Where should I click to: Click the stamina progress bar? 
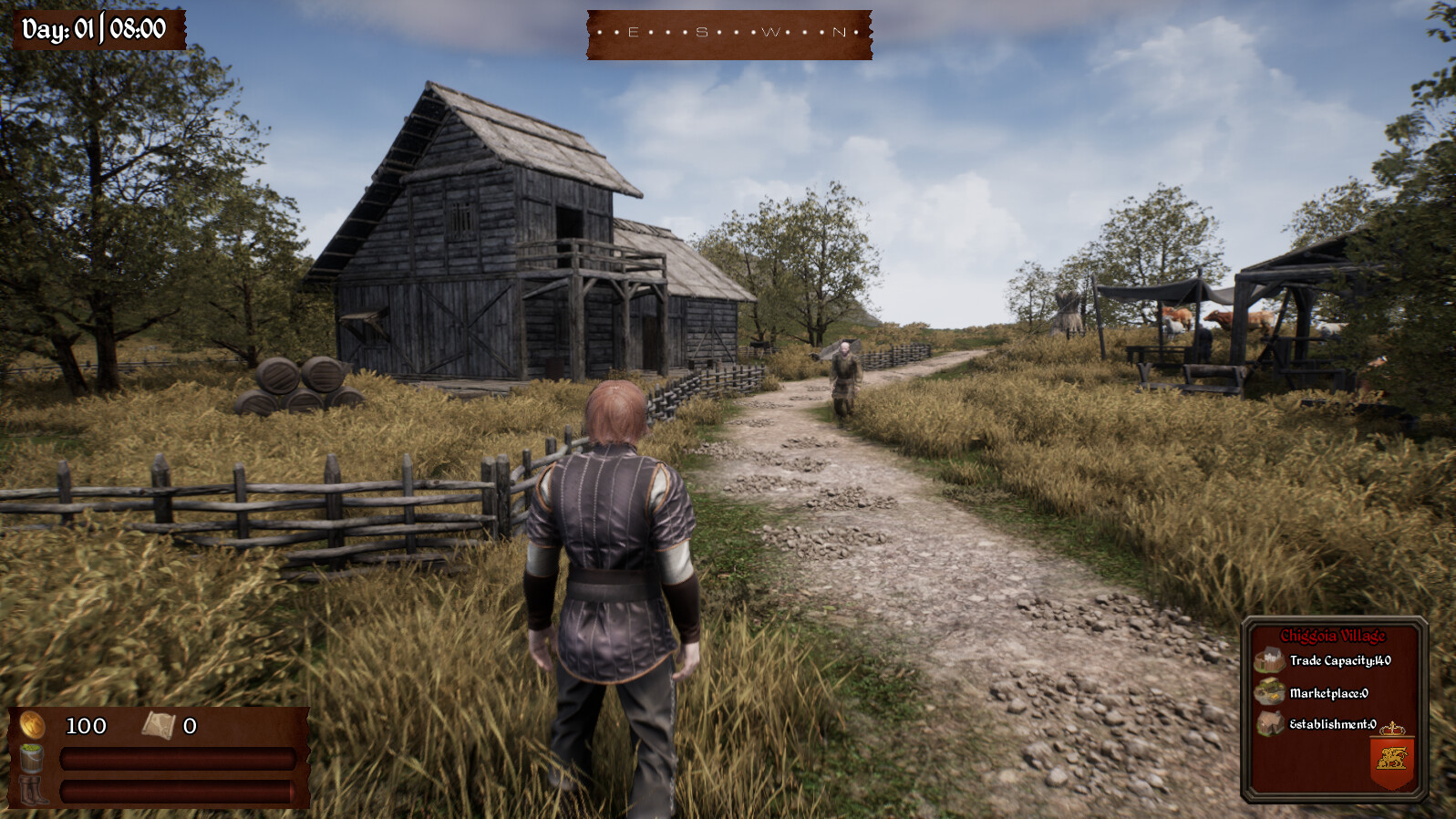tap(177, 790)
